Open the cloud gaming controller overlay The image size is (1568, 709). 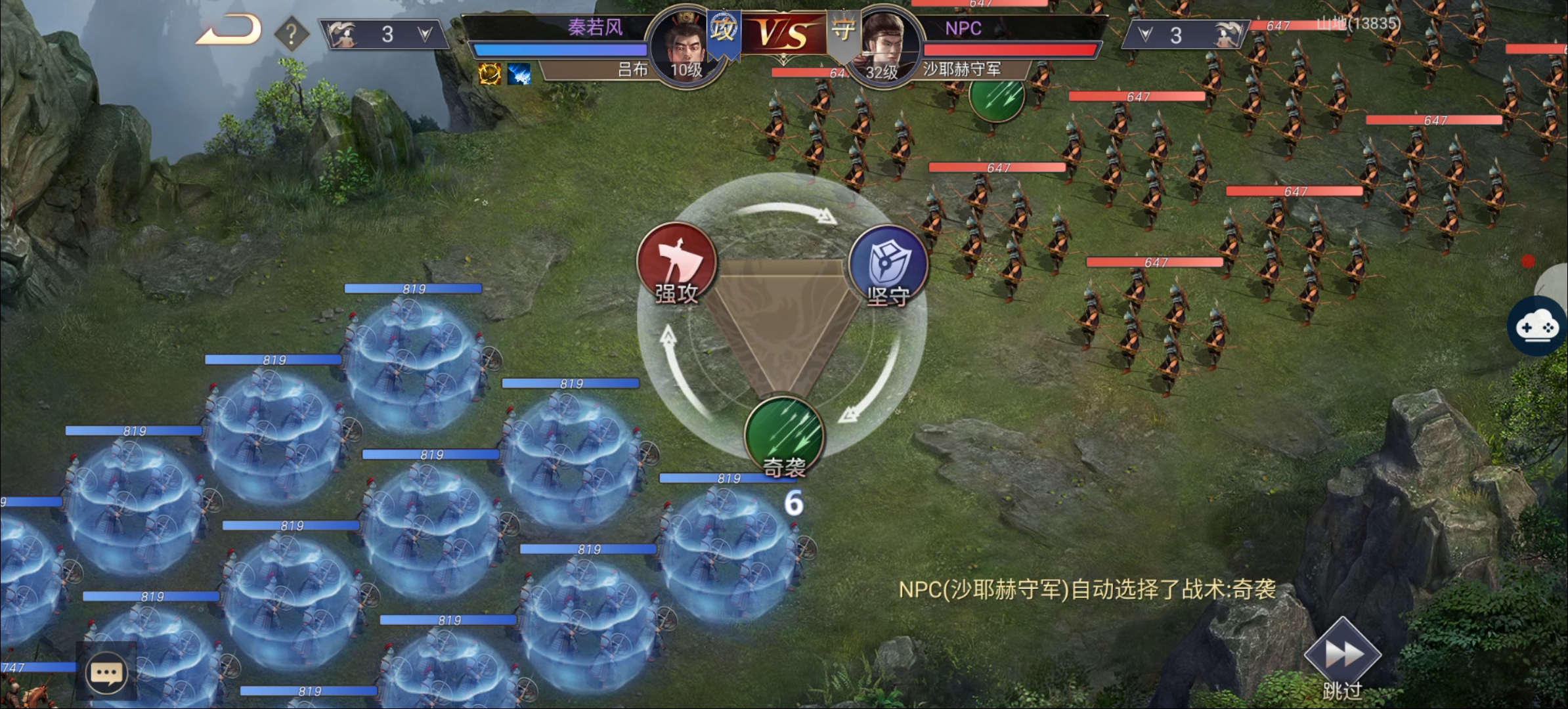point(1538,327)
